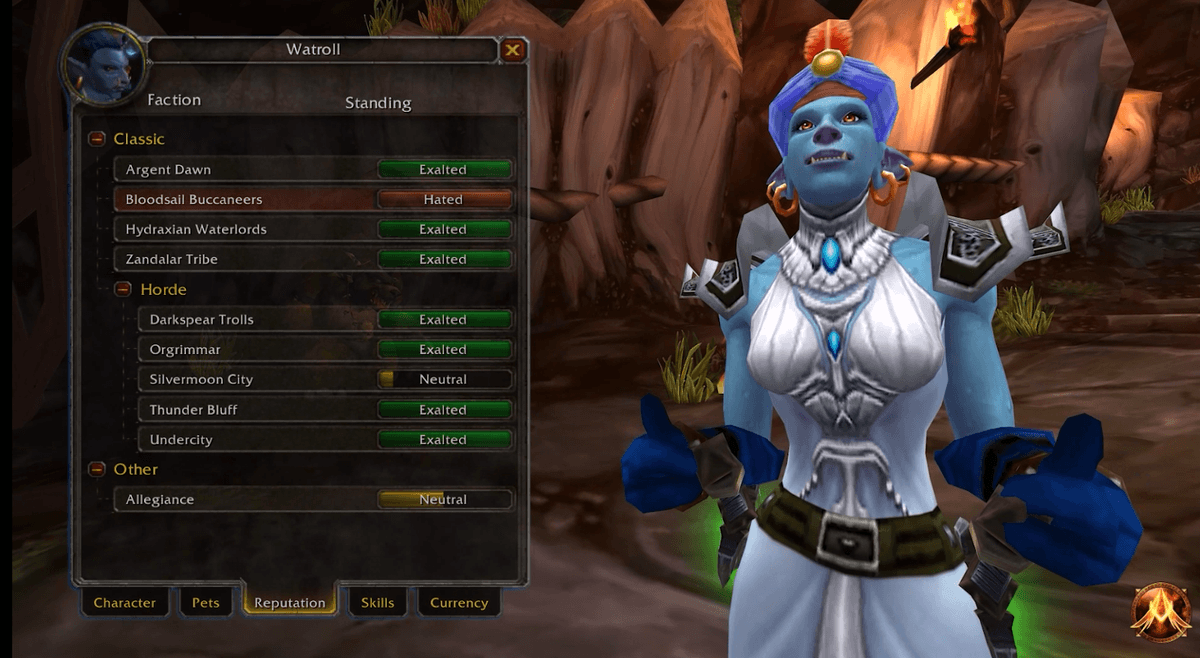Collapse the Classic faction group
1200x658 pixels.
97,139
